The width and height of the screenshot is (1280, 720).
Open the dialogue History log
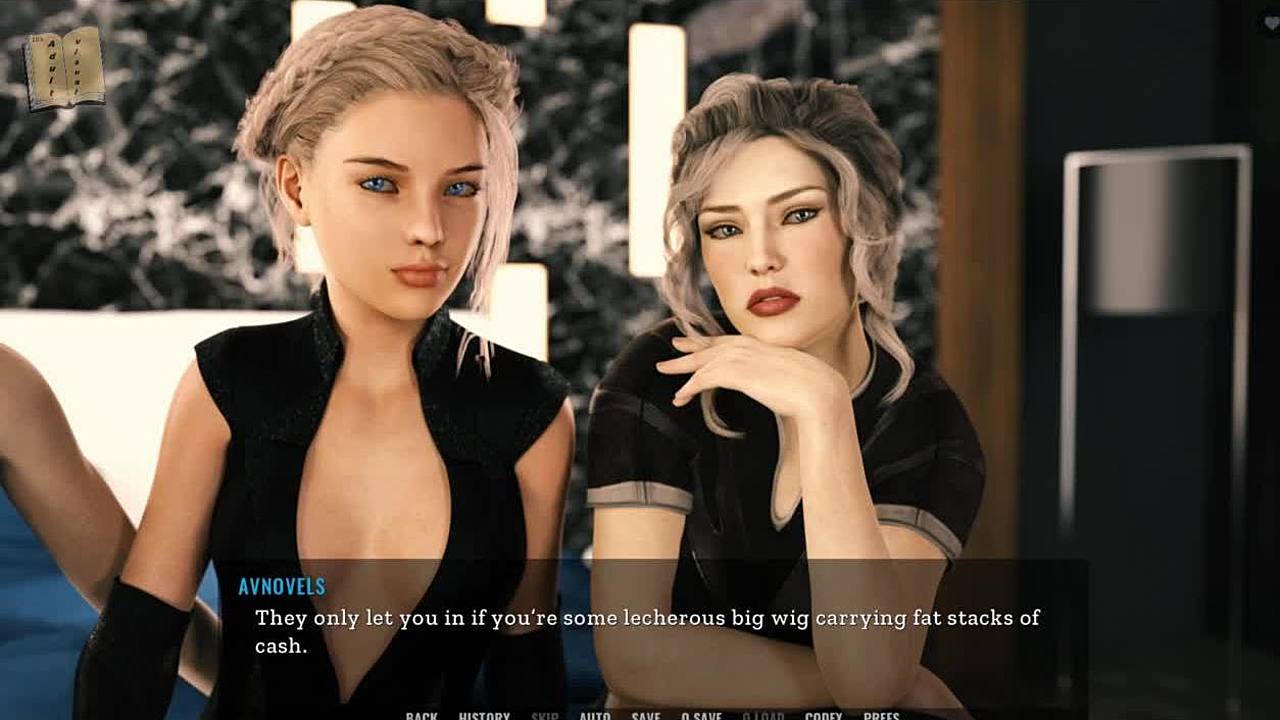point(484,715)
